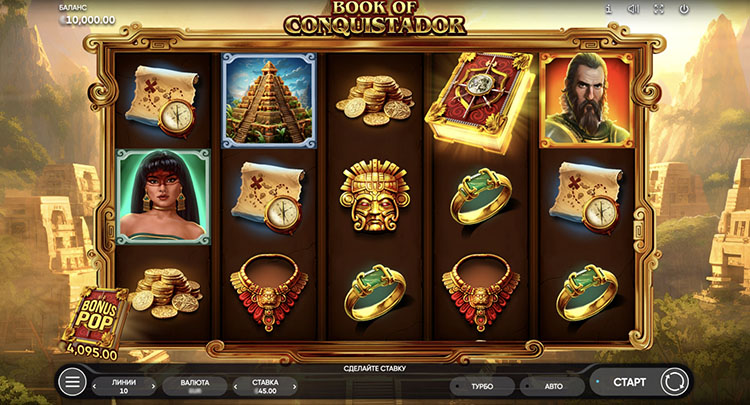Buy the Bonus Pop feature
750x405 pixels.
click(95, 320)
